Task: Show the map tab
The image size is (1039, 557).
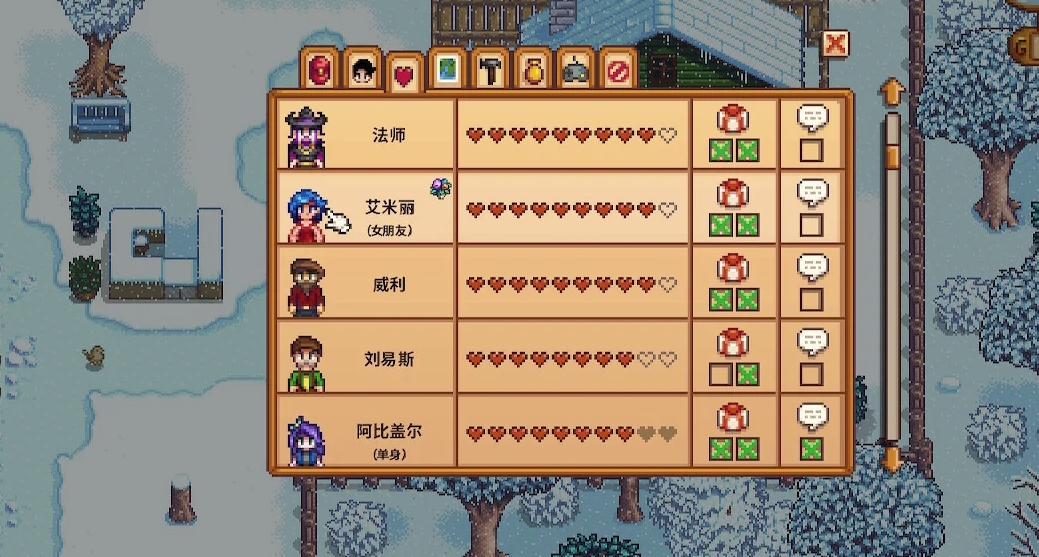Action: tap(447, 72)
